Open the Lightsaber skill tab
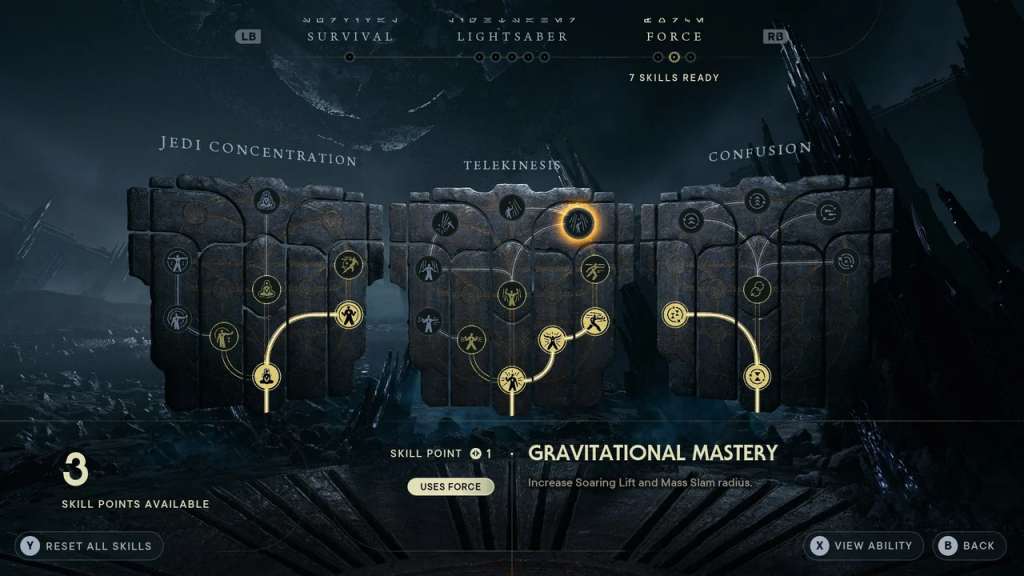Image resolution: width=1024 pixels, height=576 pixels. tap(512, 36)
